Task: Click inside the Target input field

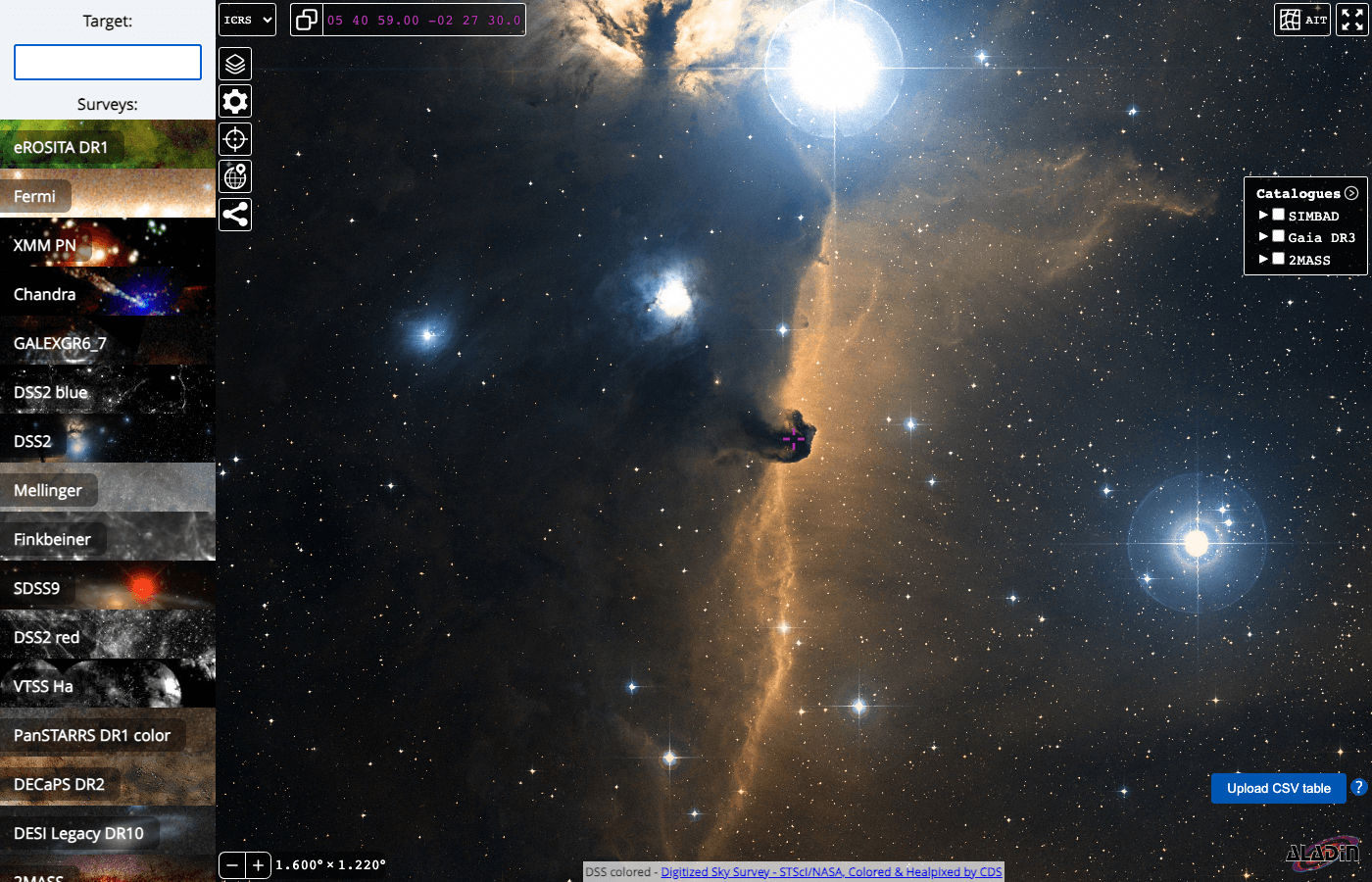Action: [108, 61]
